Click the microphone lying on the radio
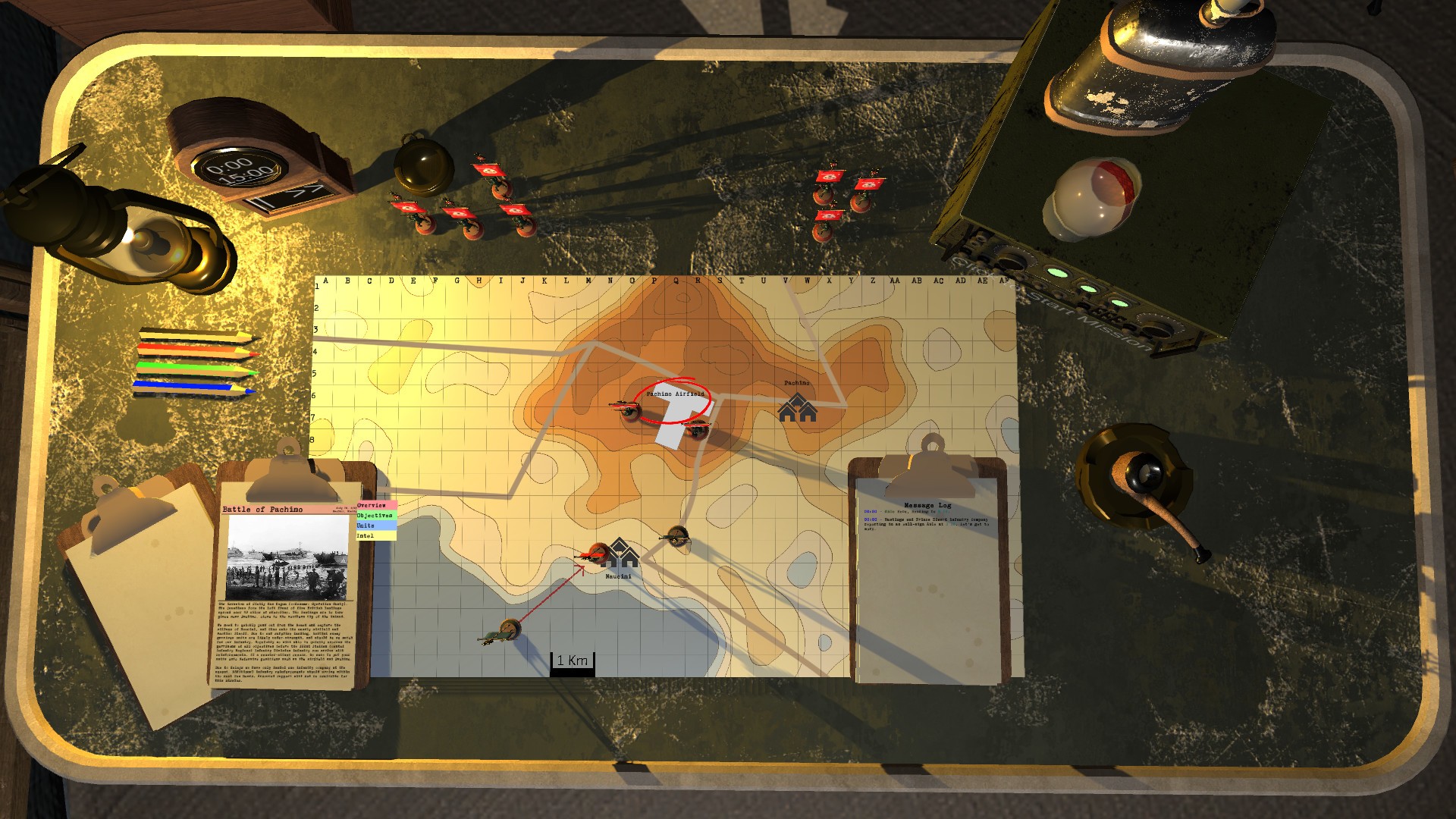Screen dimensions: 1456x819 tap(1092, 199)
